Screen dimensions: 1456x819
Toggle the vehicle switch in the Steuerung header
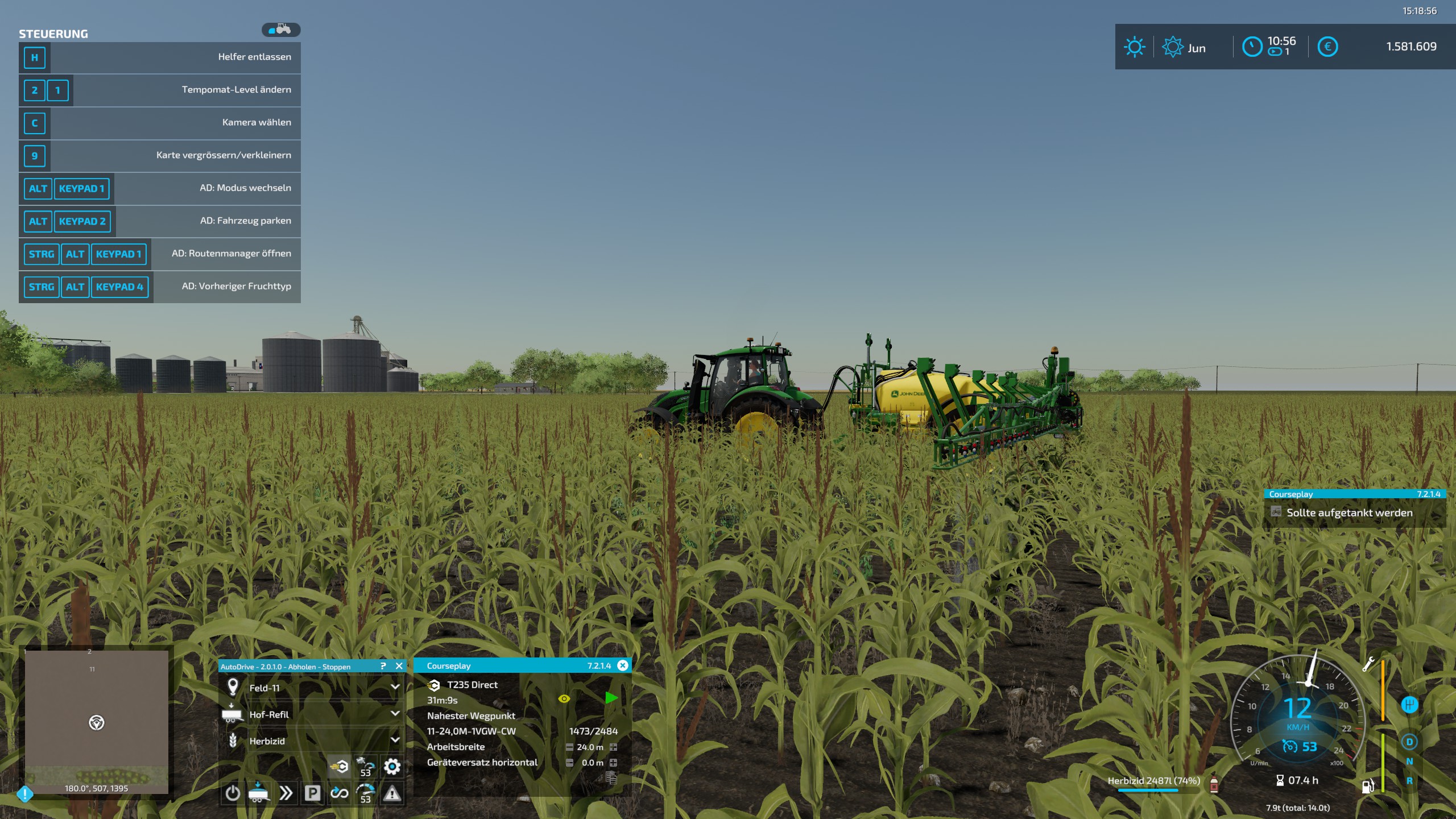point(281,30)
